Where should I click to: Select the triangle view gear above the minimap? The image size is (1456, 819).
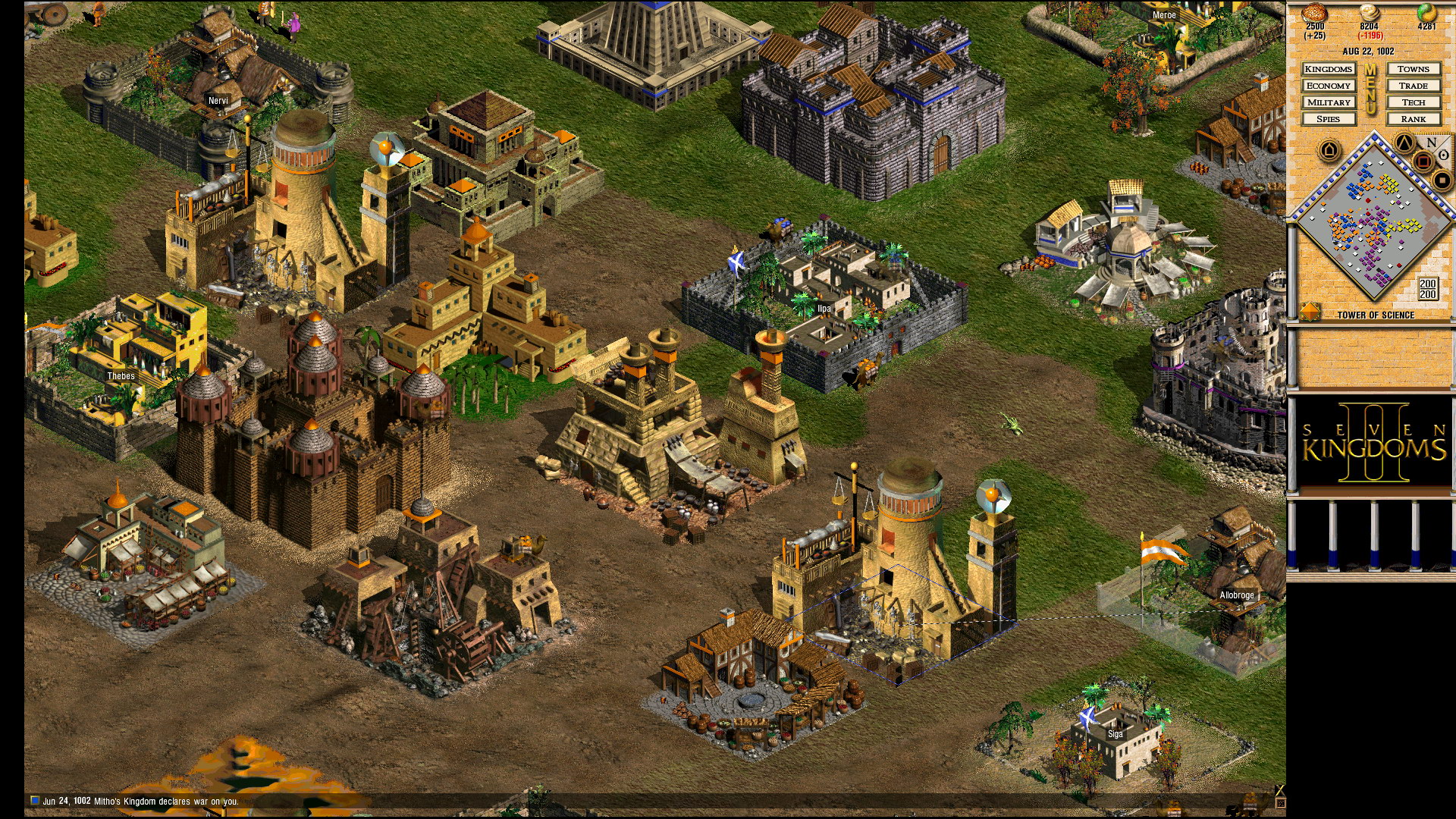coord(1403,143)
